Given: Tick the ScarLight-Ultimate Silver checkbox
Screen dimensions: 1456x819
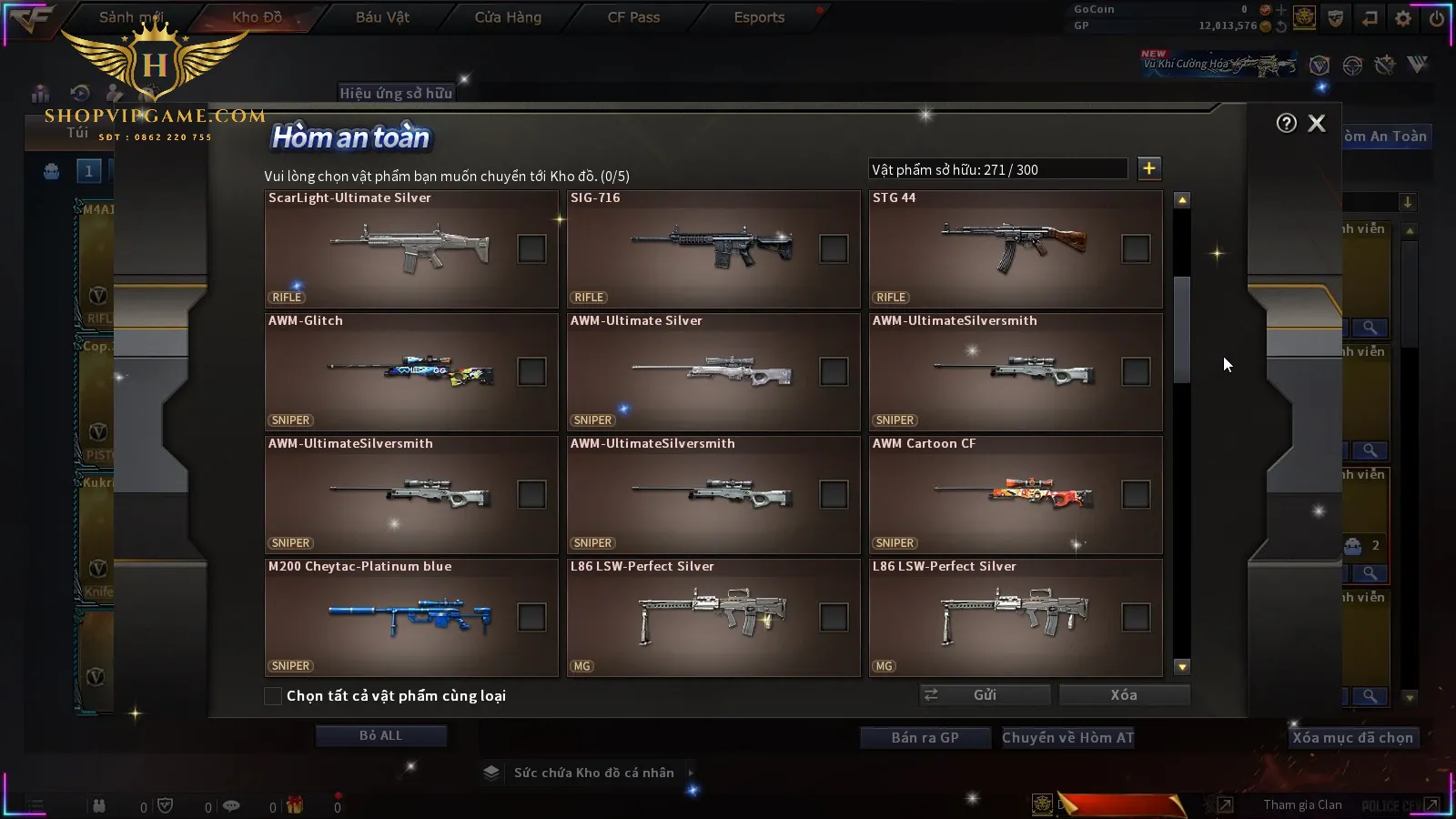Looking at the screenshot, I should pos(531,248).
